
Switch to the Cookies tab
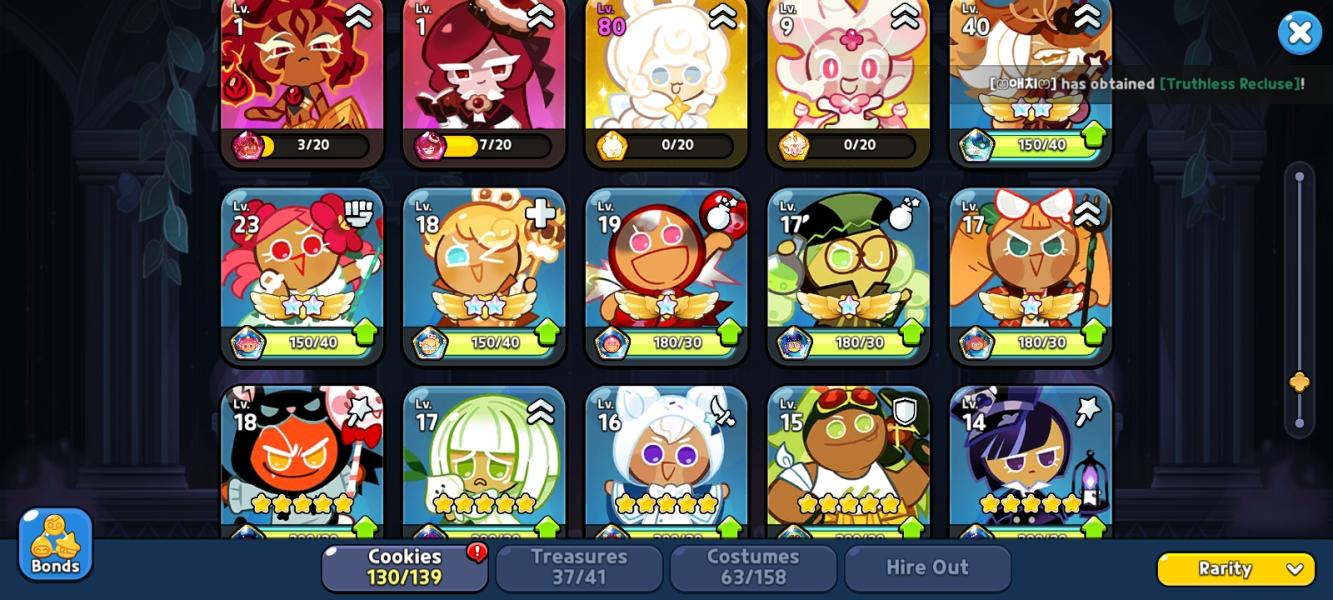coord(404,567)
